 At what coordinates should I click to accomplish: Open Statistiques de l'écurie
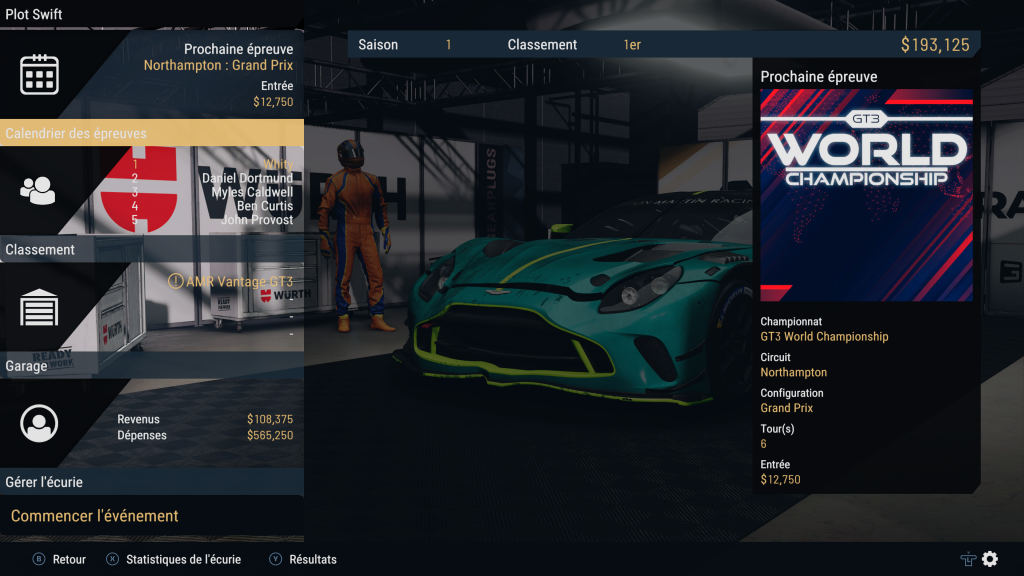[x=174, y=560]
